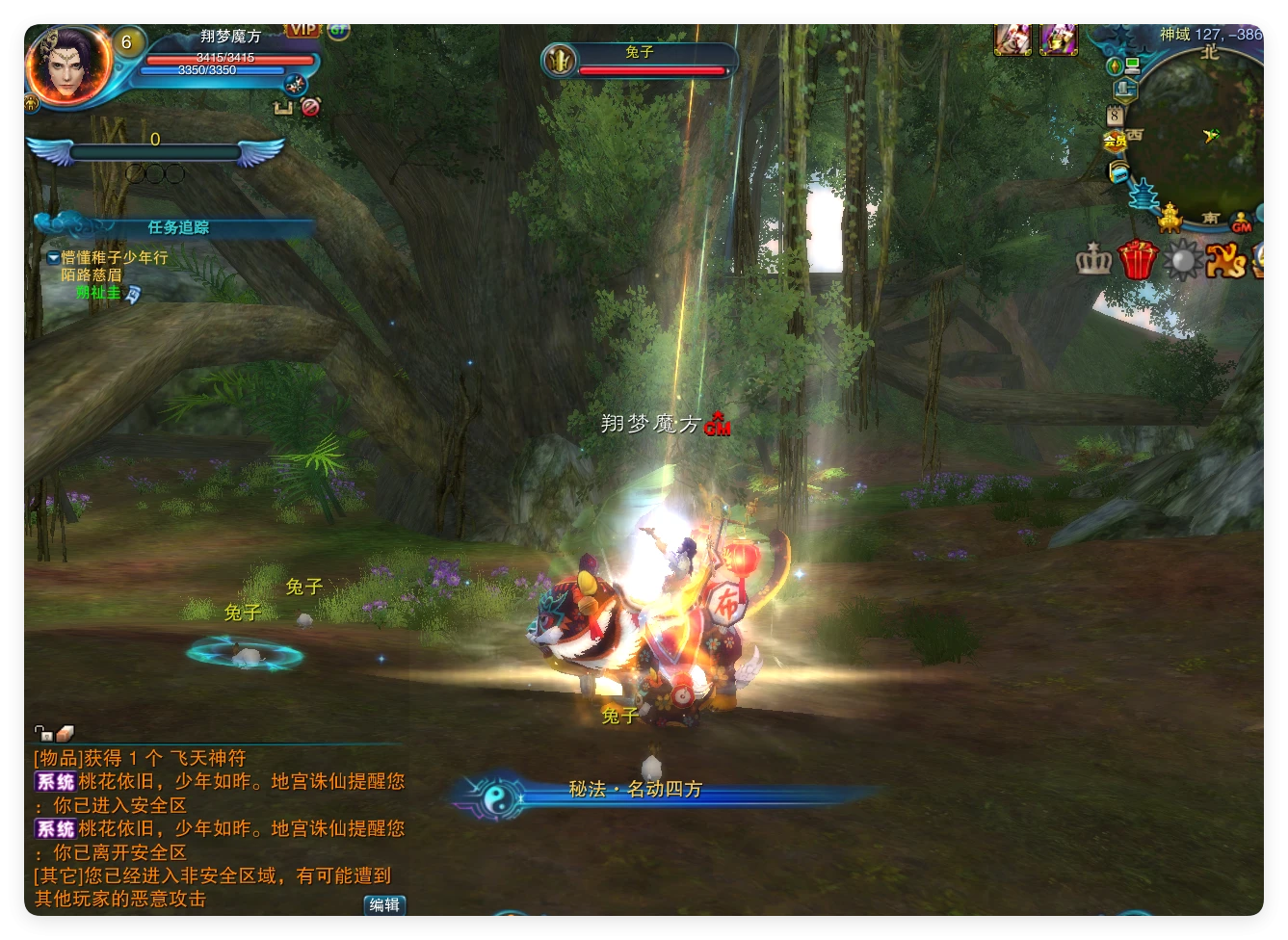Collapse the 懵懂稚子少年行 quest entry
Image resolution: width=1288 pixels, height=940 pixels.
pos(53,258)
